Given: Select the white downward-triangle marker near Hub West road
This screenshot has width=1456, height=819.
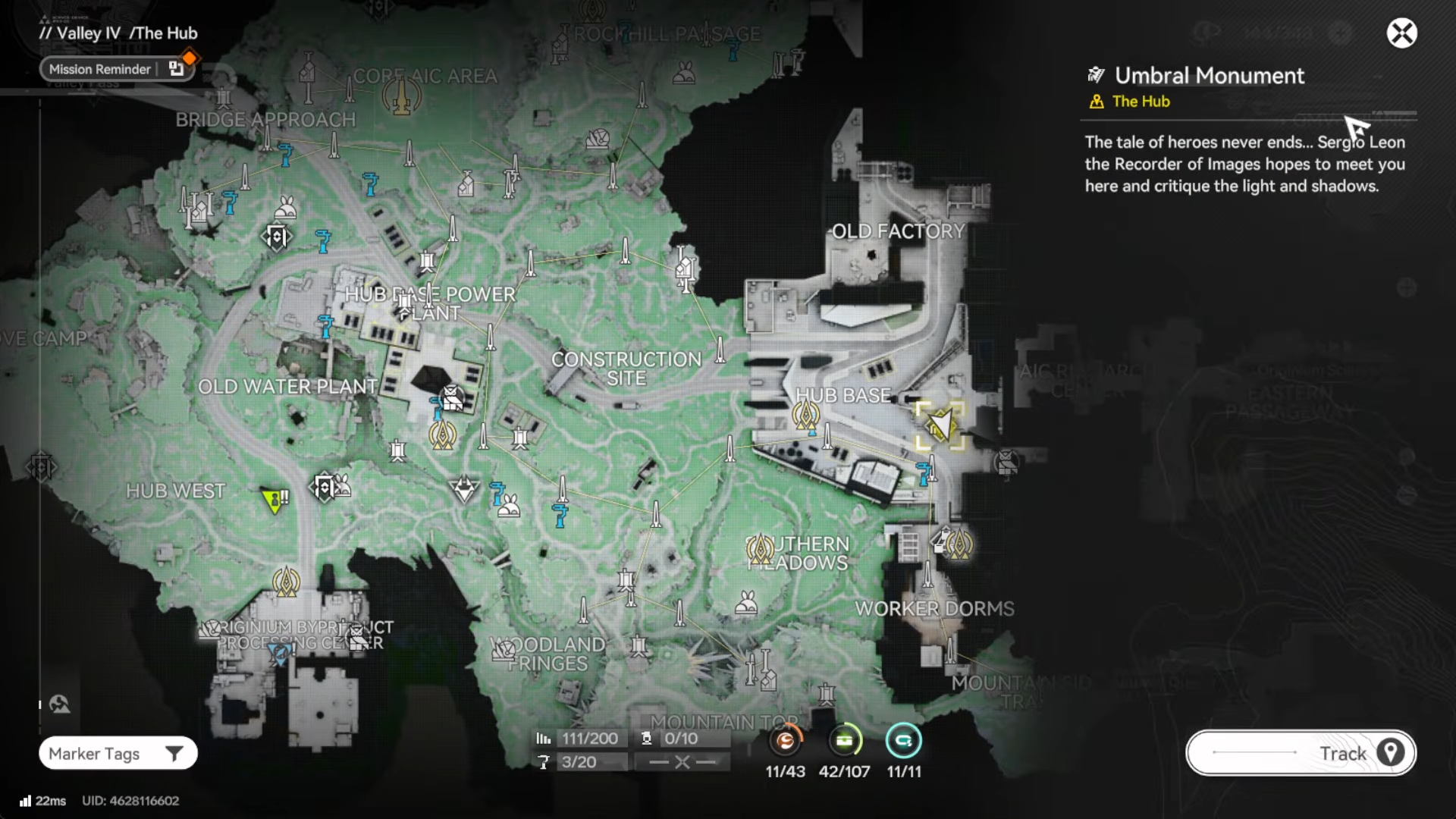Looking at the screenshot, I should click(463, 488).
